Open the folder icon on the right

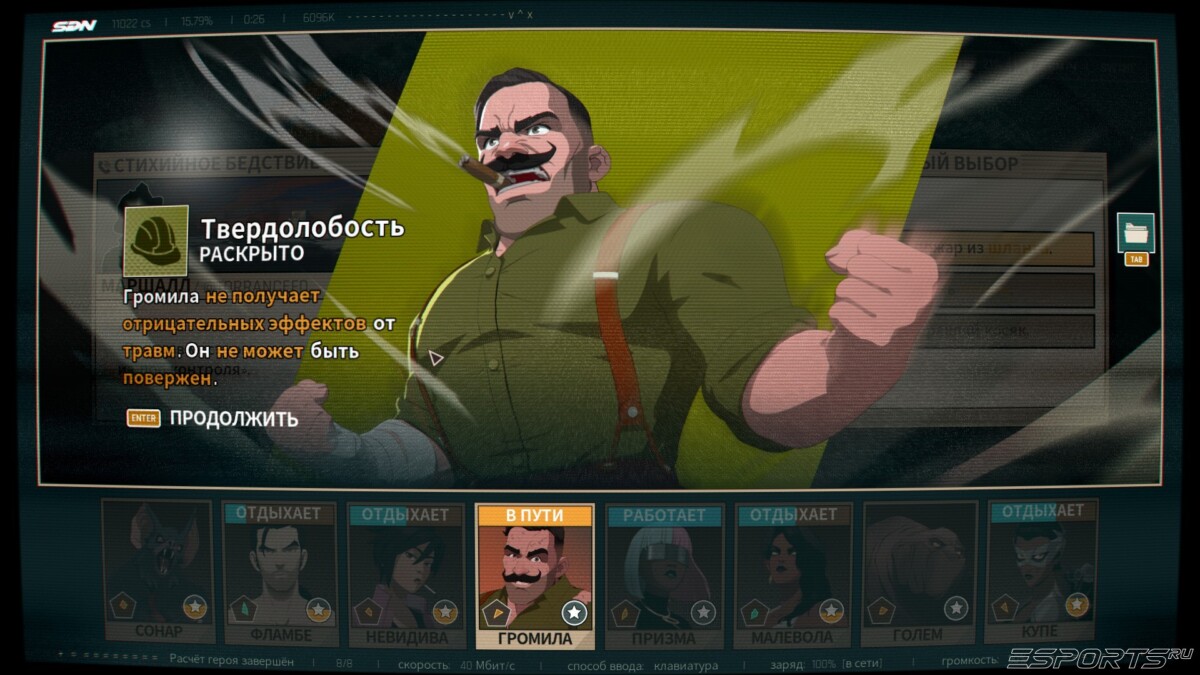tap(1135, 233)
